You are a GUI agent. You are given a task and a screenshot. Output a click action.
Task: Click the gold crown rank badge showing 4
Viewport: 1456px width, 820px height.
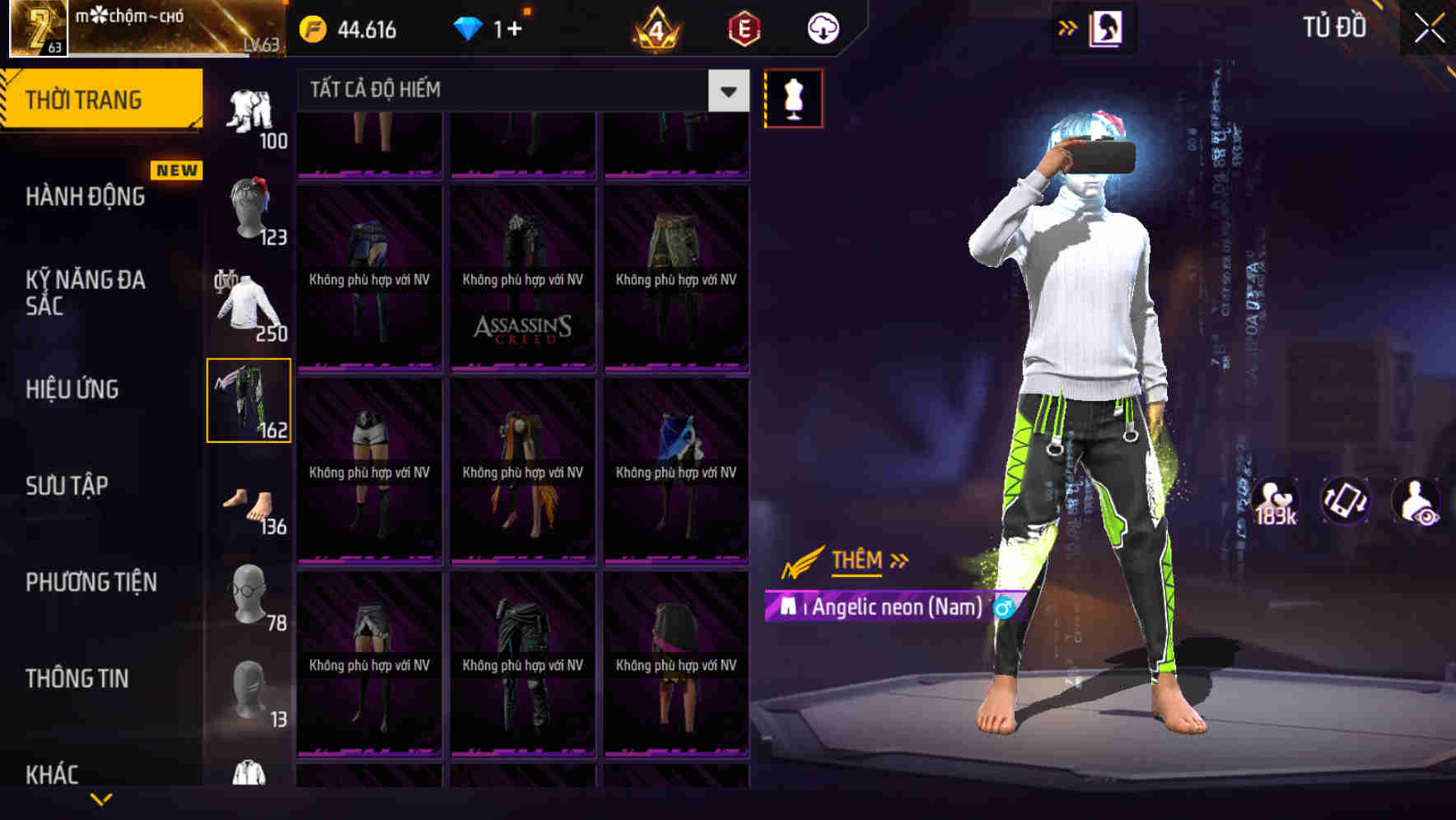(x=655, y=27)
